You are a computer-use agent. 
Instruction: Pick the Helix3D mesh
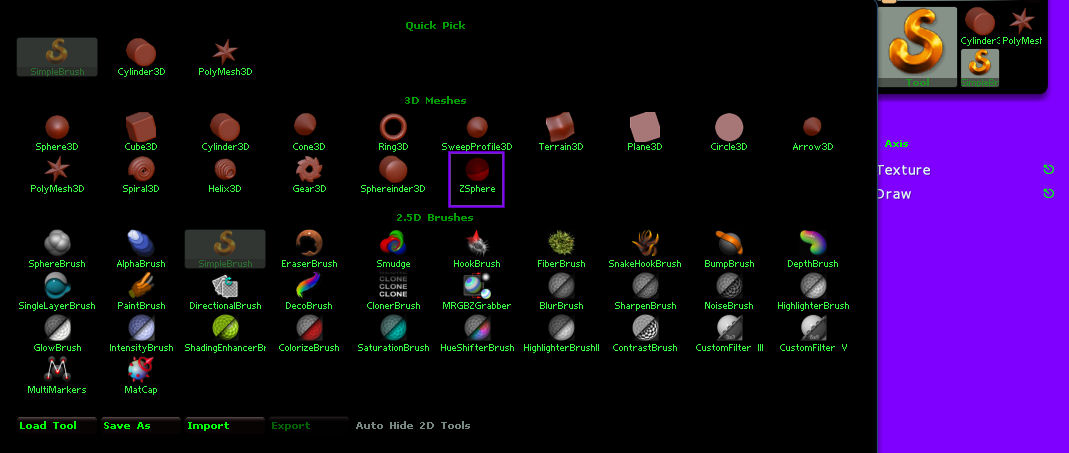click(225, 174)
